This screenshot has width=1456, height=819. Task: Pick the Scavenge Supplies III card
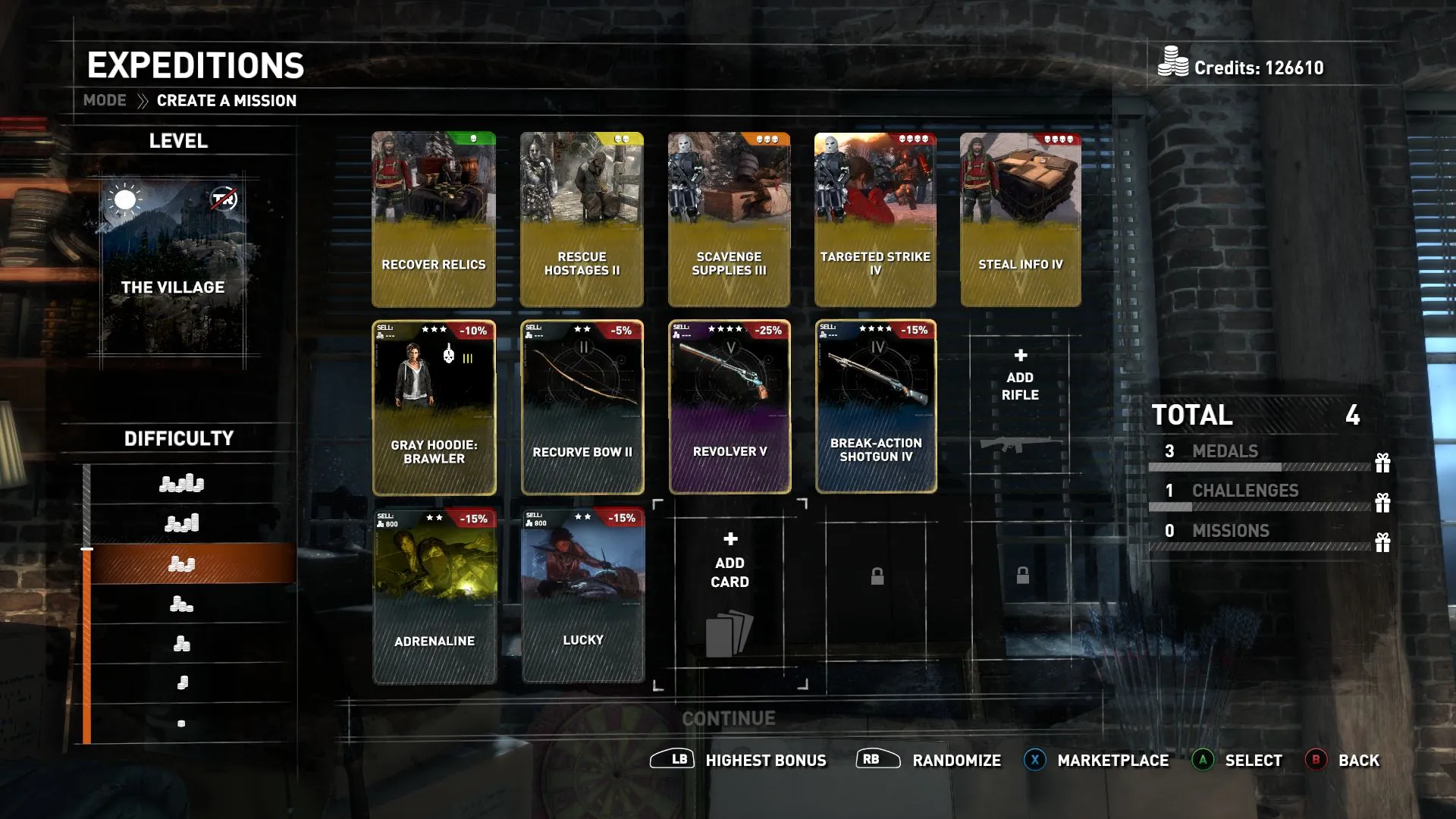(x=729, y=219)
